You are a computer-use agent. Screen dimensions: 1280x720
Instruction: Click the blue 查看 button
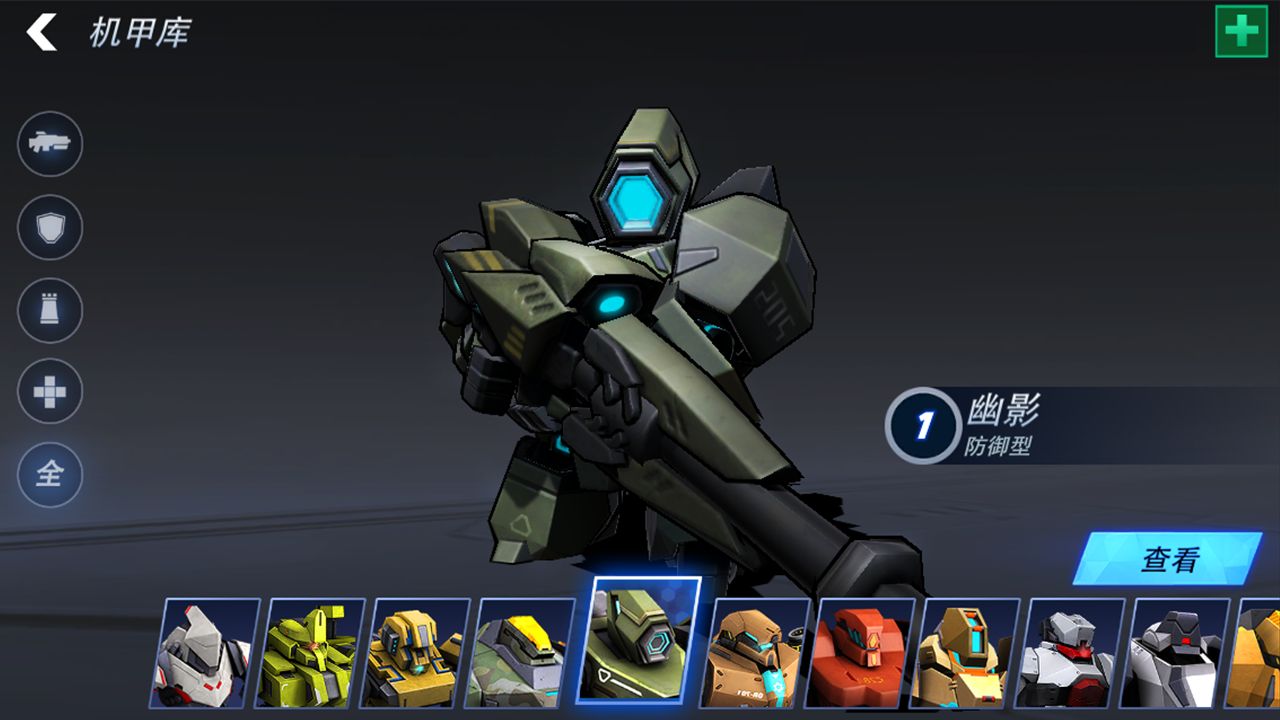1167,559
